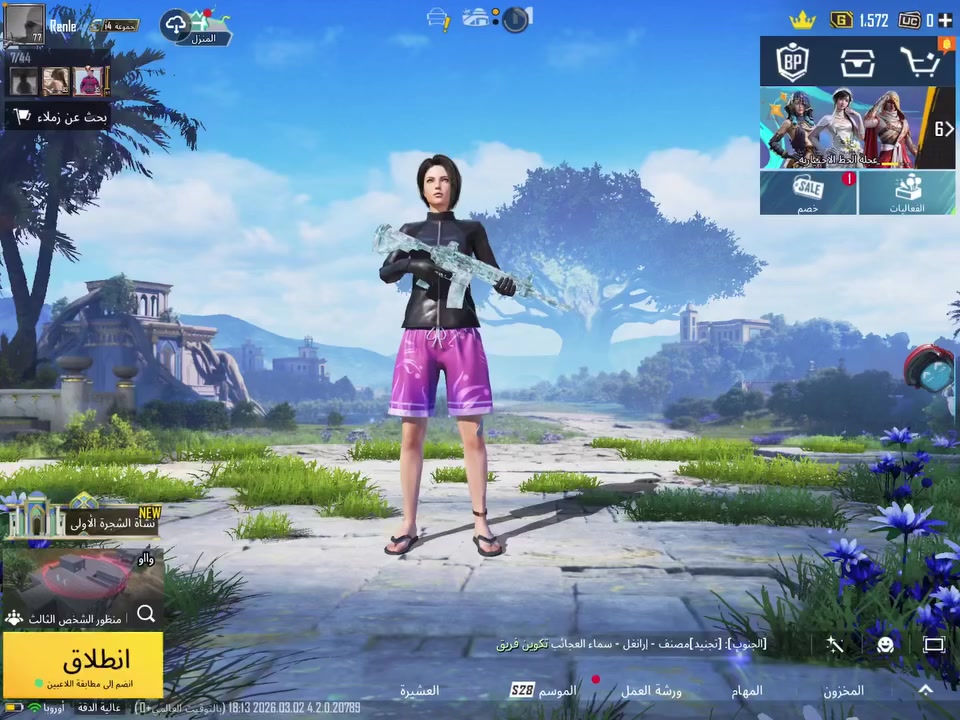Open ورشة العمل workshop menu
Image resolution: width=960 pixels, height=720 pixels.
click(650, 690)
